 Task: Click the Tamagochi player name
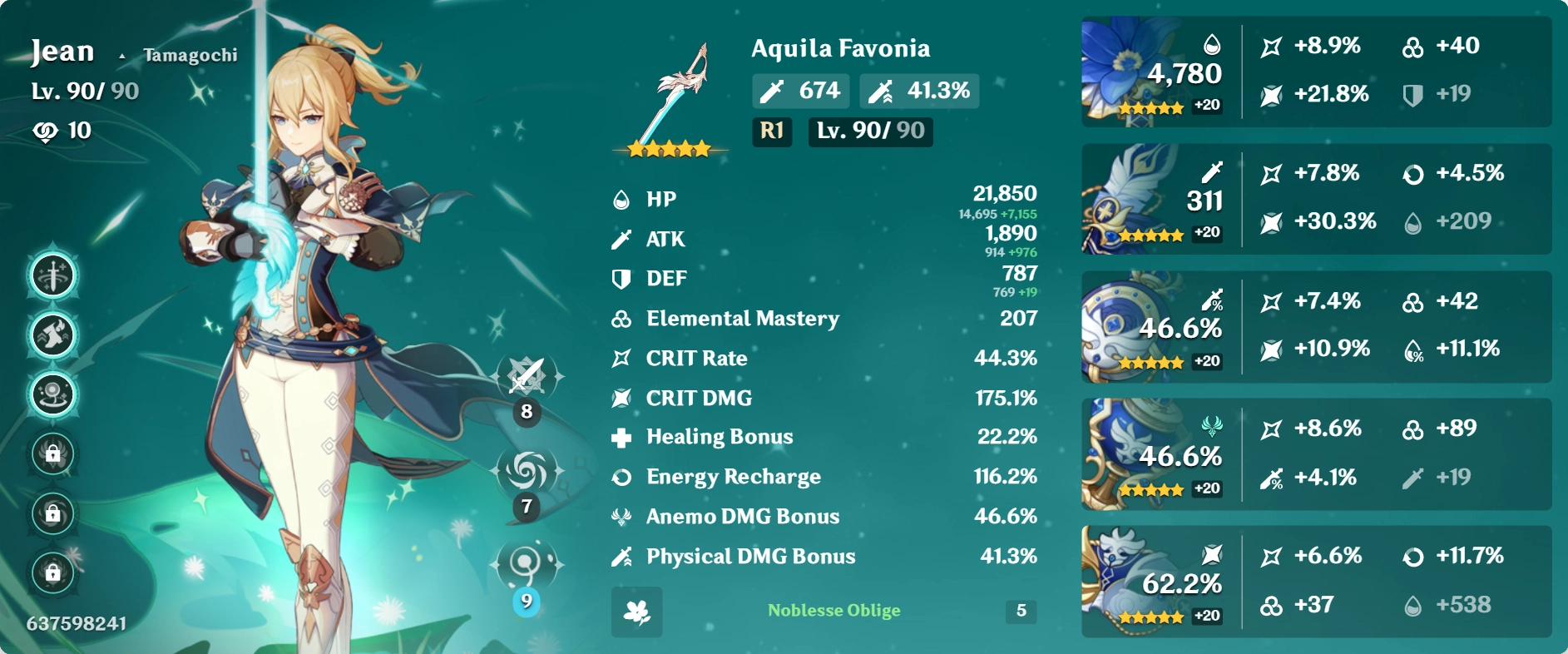coord(190,54)
